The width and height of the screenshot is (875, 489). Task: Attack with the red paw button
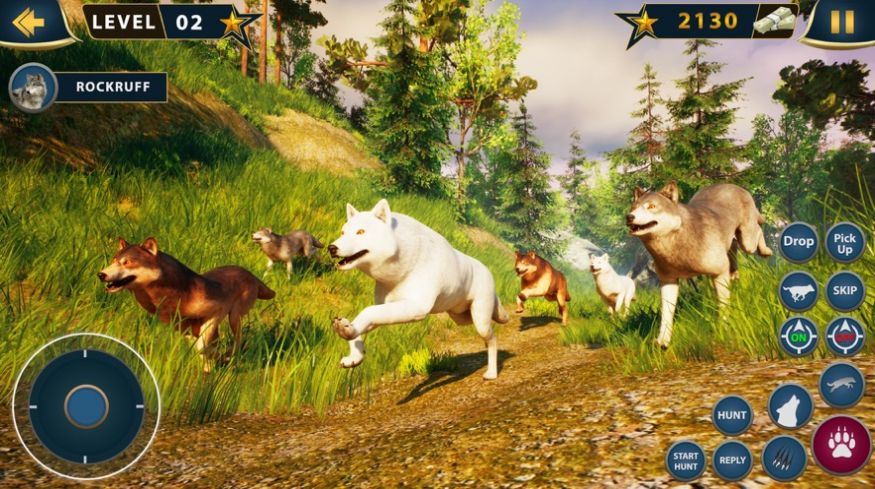click(841, 444)
